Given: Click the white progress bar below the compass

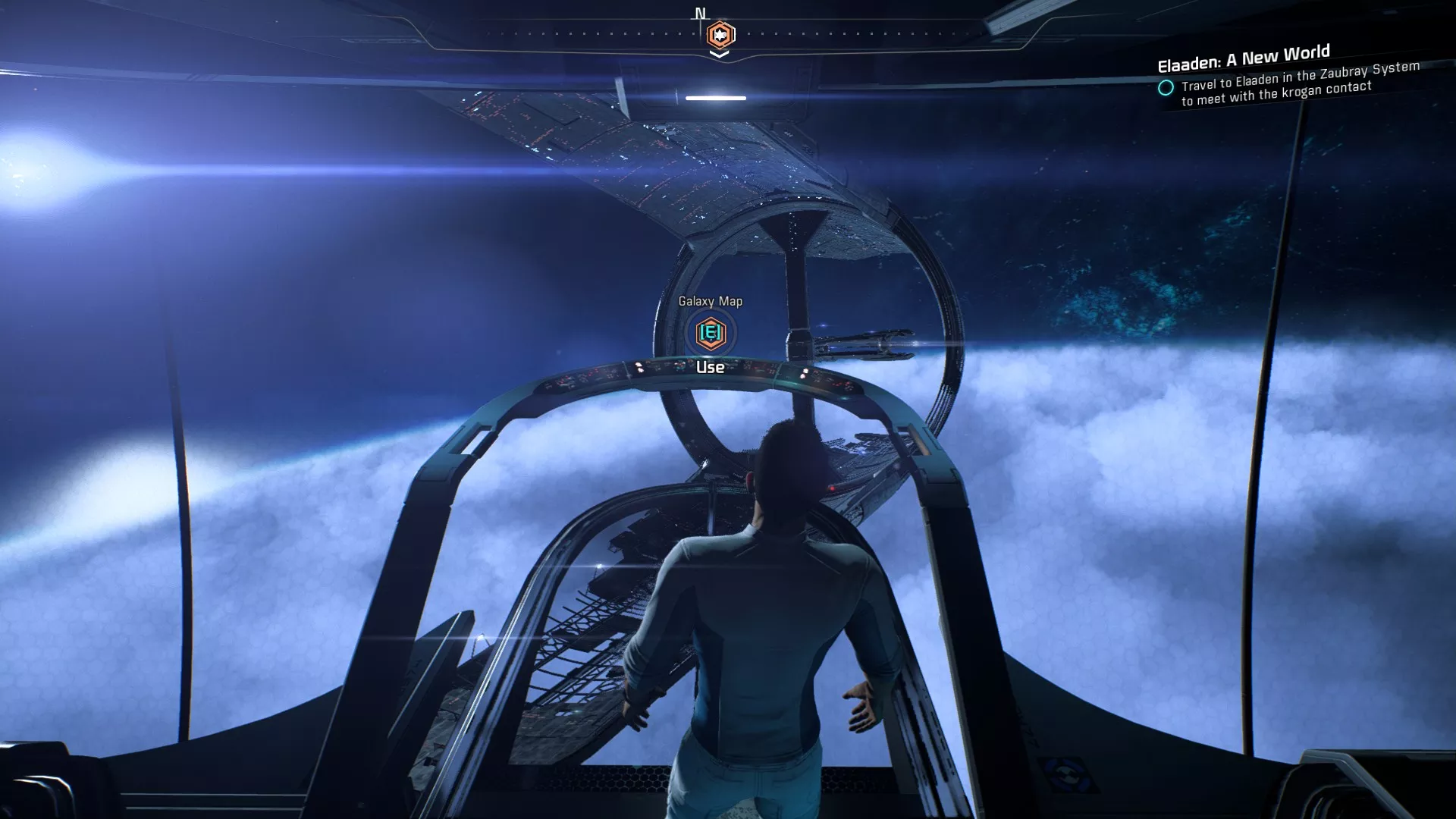Looking at the screenshot, I should pos(714,97).
